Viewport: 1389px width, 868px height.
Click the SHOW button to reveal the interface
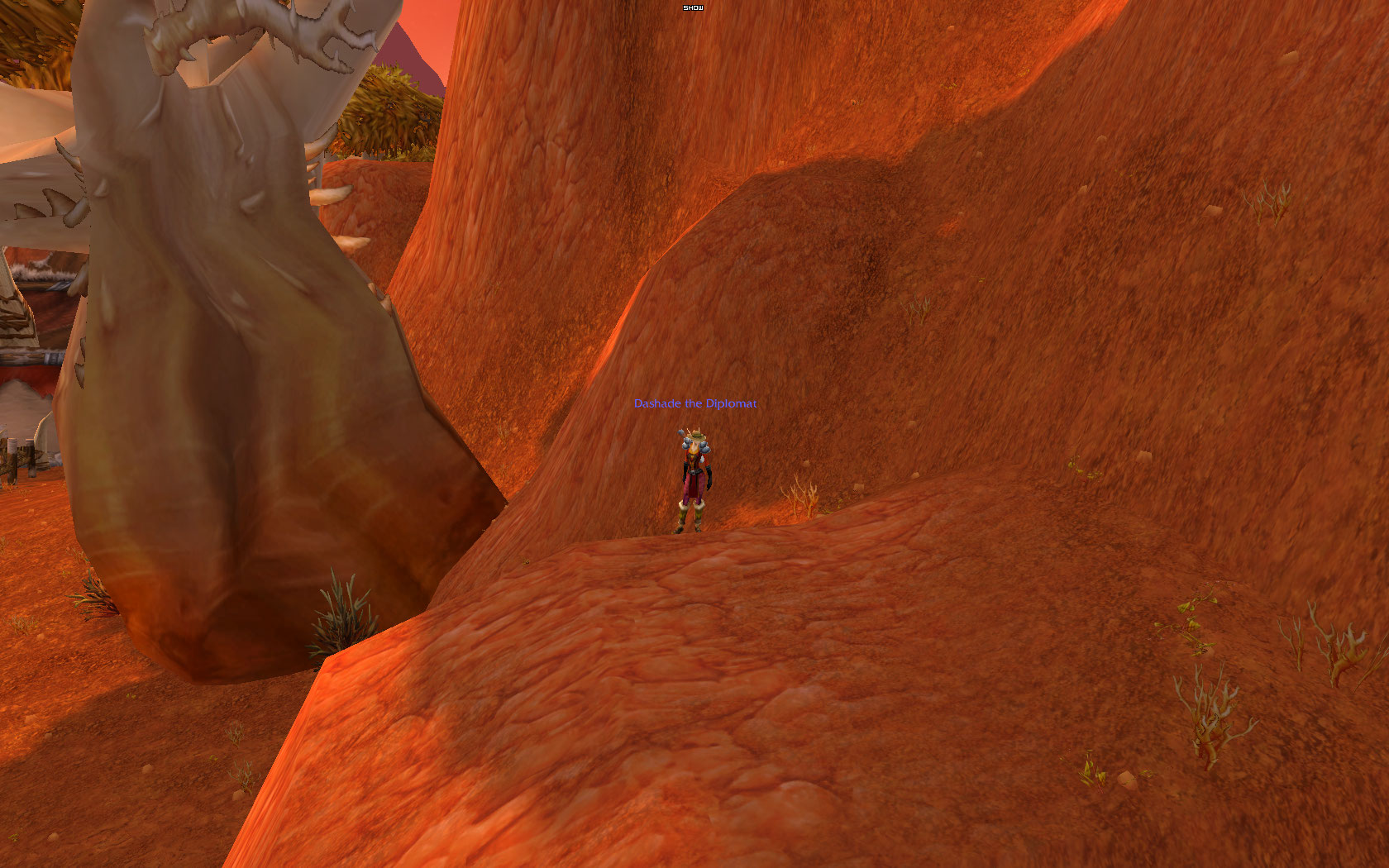point(693,7)
